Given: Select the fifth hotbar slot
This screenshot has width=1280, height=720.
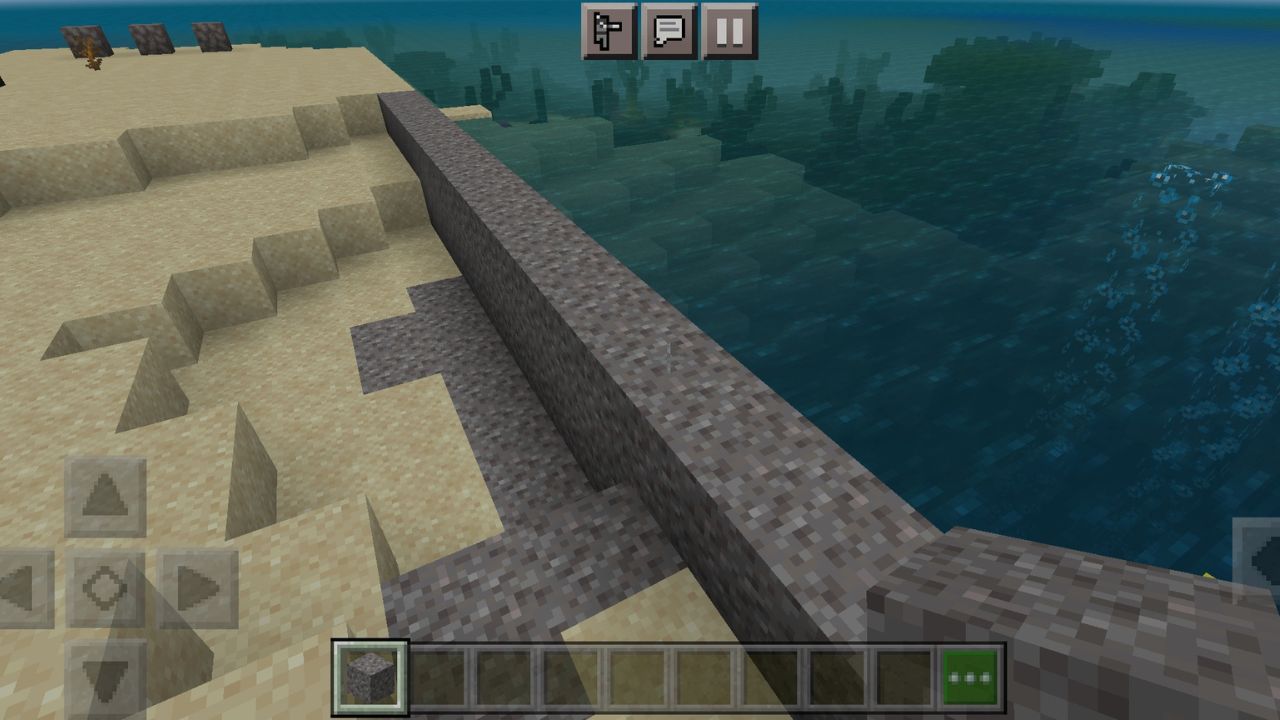Looking at the screenshot, I should pyautogui.click(x=636, y=677).
